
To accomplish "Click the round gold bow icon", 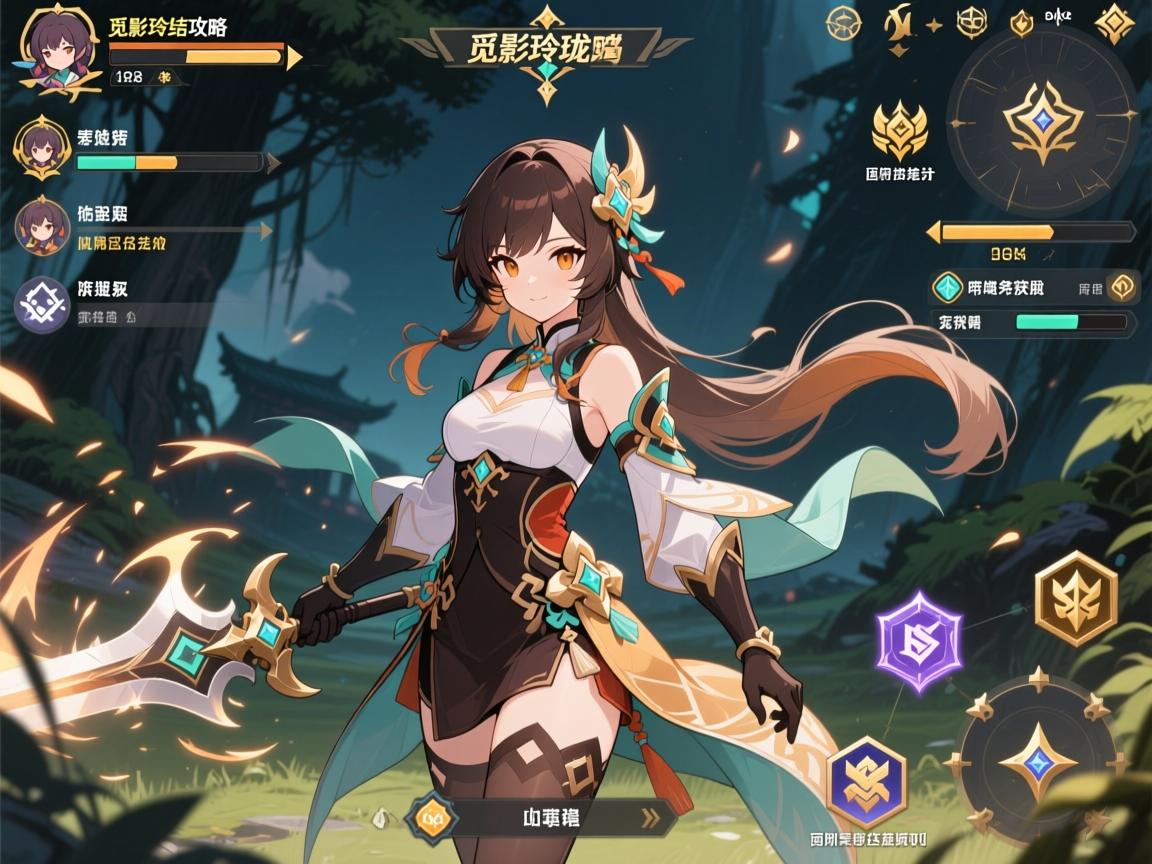I will click(845, 22).
